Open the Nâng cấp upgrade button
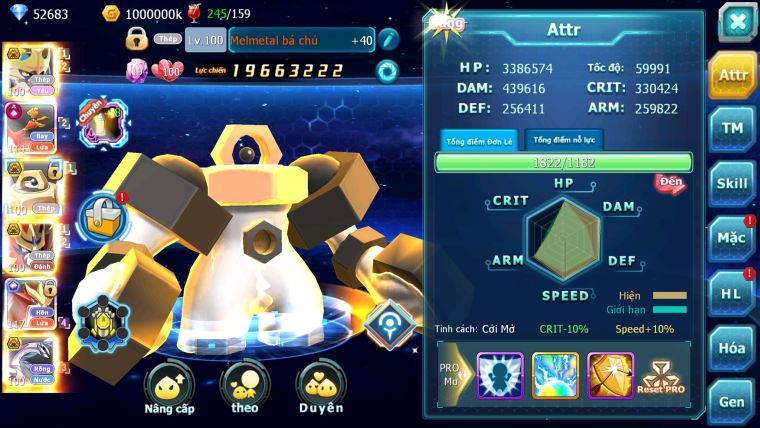Screen dimensions: 760x428 coord(169,388)
